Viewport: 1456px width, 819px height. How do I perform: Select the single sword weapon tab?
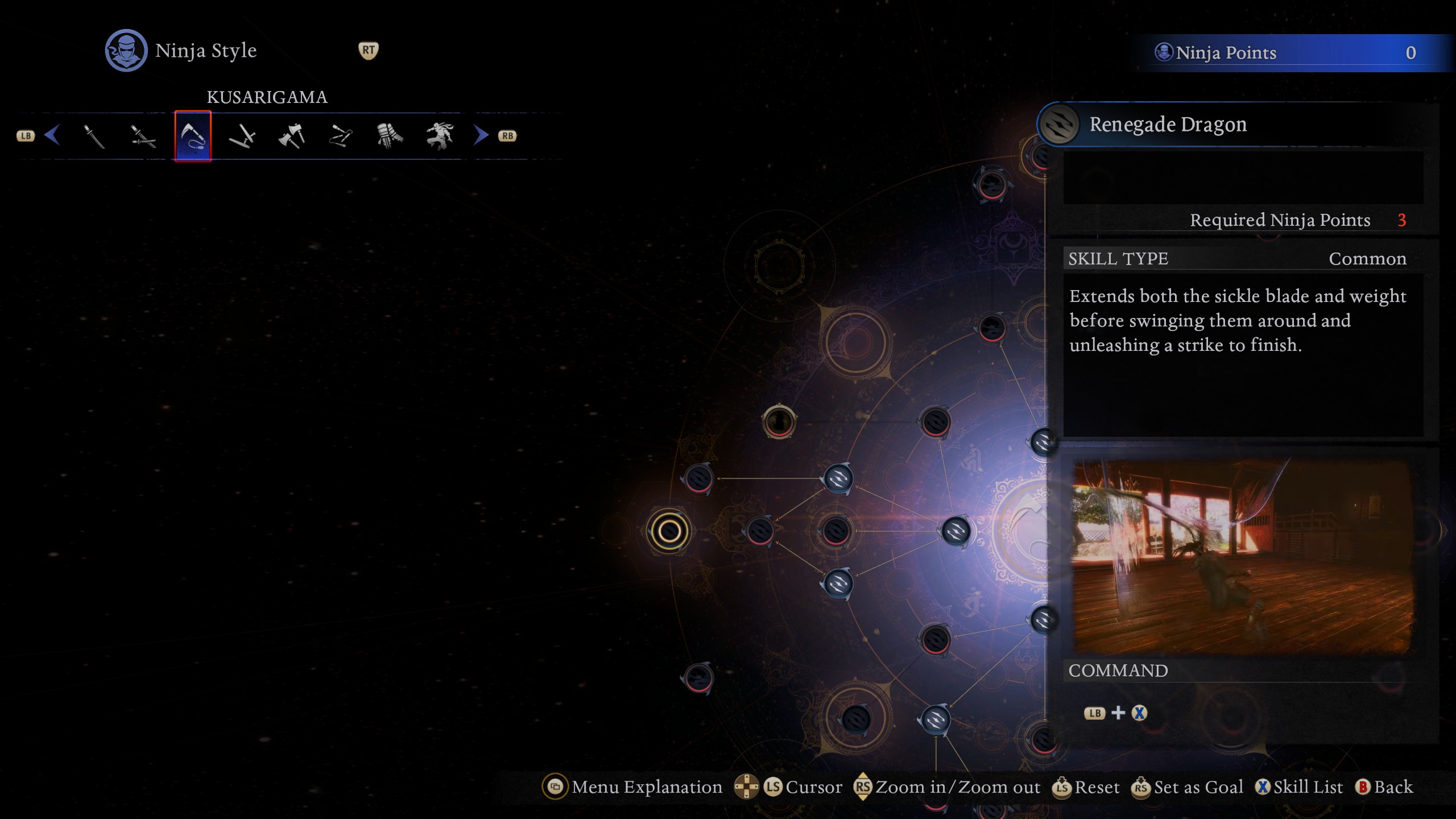point(94,136)
